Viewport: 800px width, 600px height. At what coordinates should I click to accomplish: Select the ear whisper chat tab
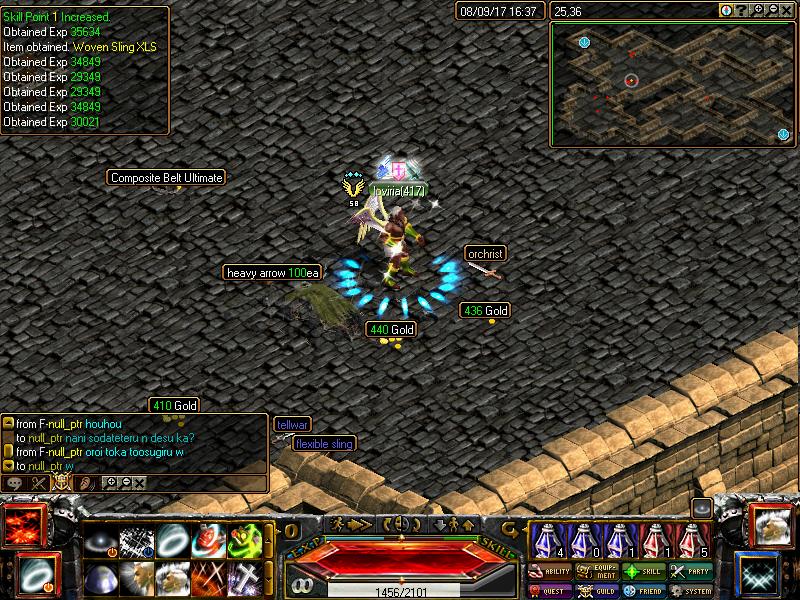(x=87, y=483)
